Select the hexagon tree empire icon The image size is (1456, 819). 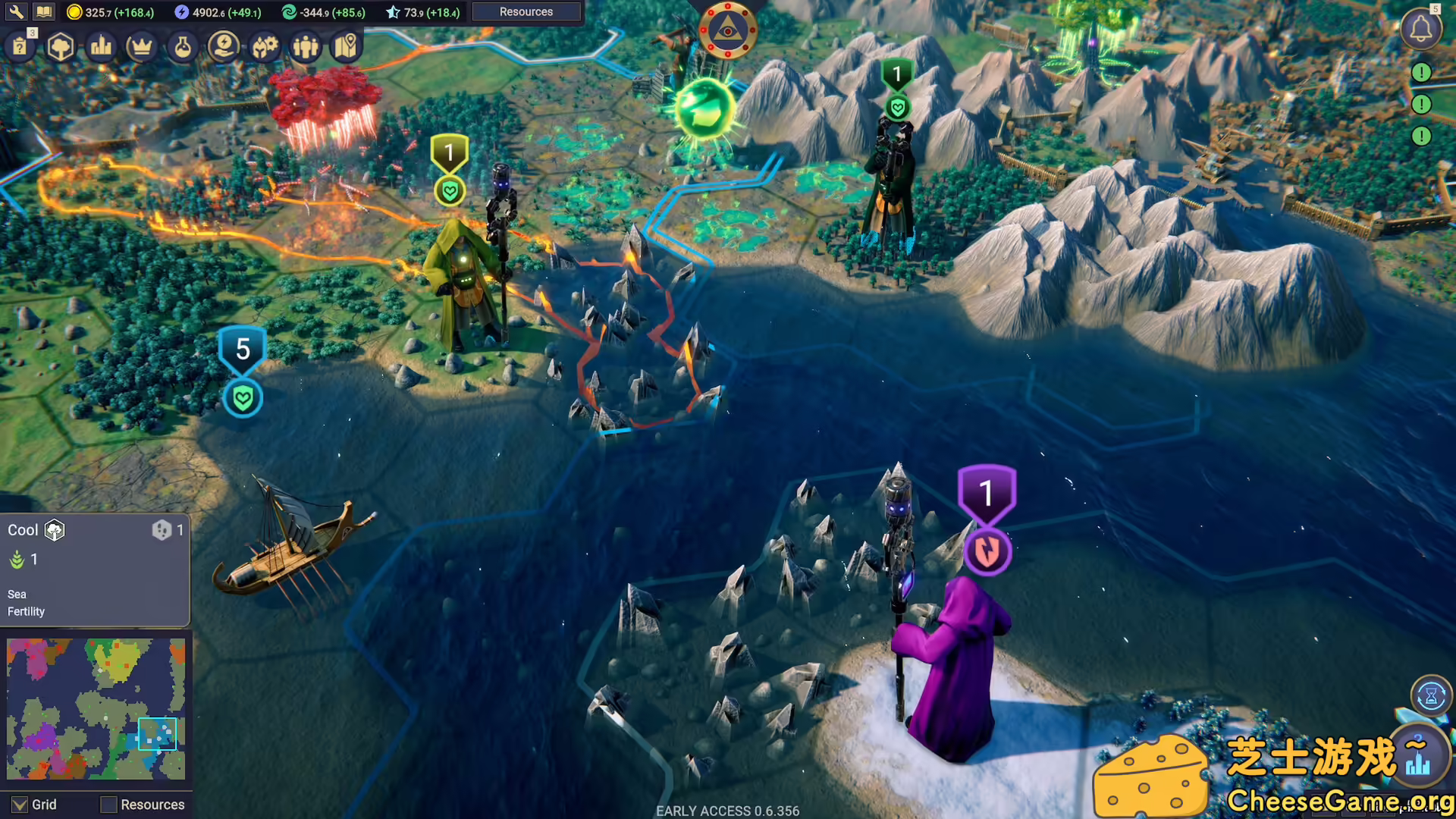click(x=60, y=45)
